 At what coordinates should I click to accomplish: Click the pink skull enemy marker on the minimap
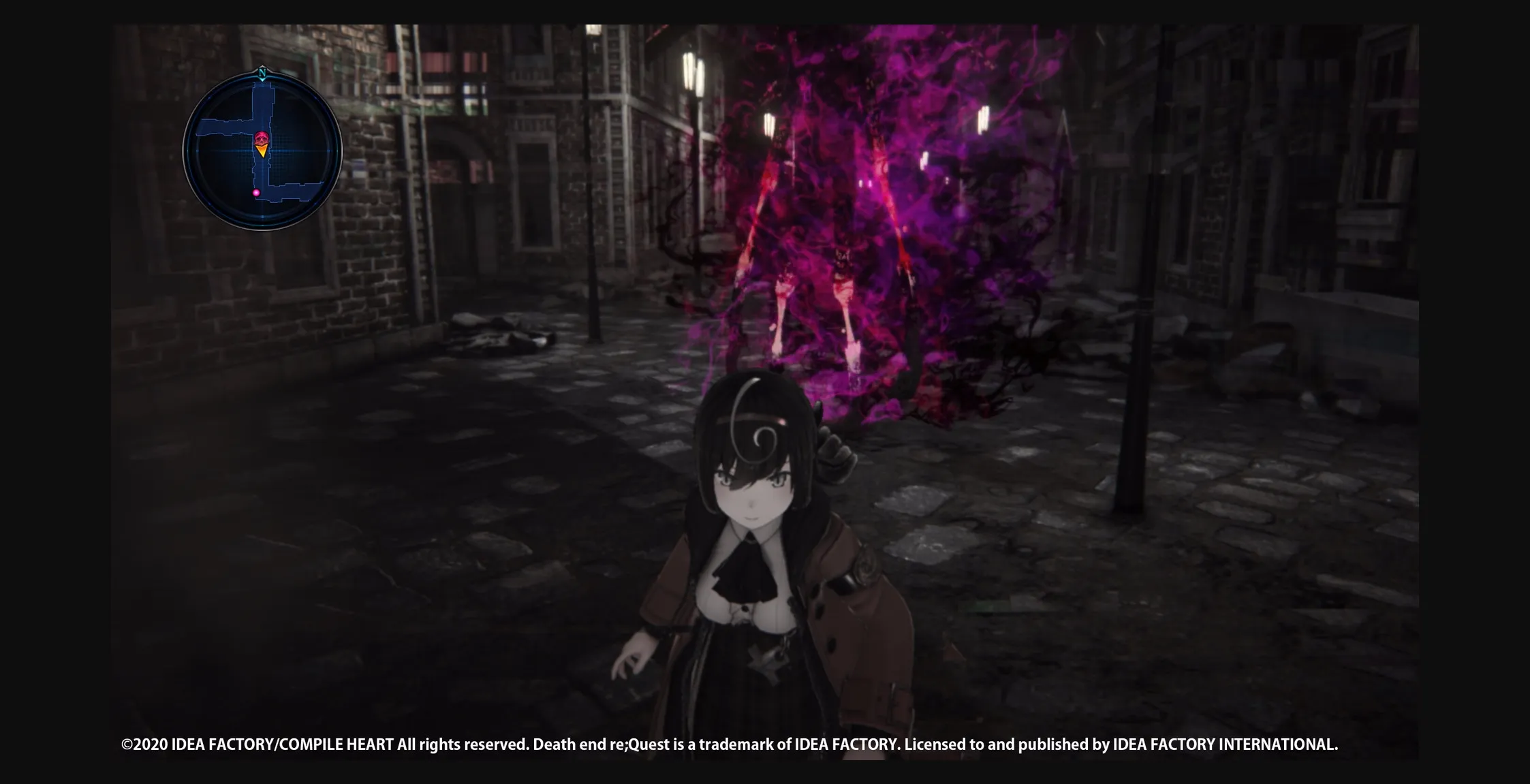point(262,138)
